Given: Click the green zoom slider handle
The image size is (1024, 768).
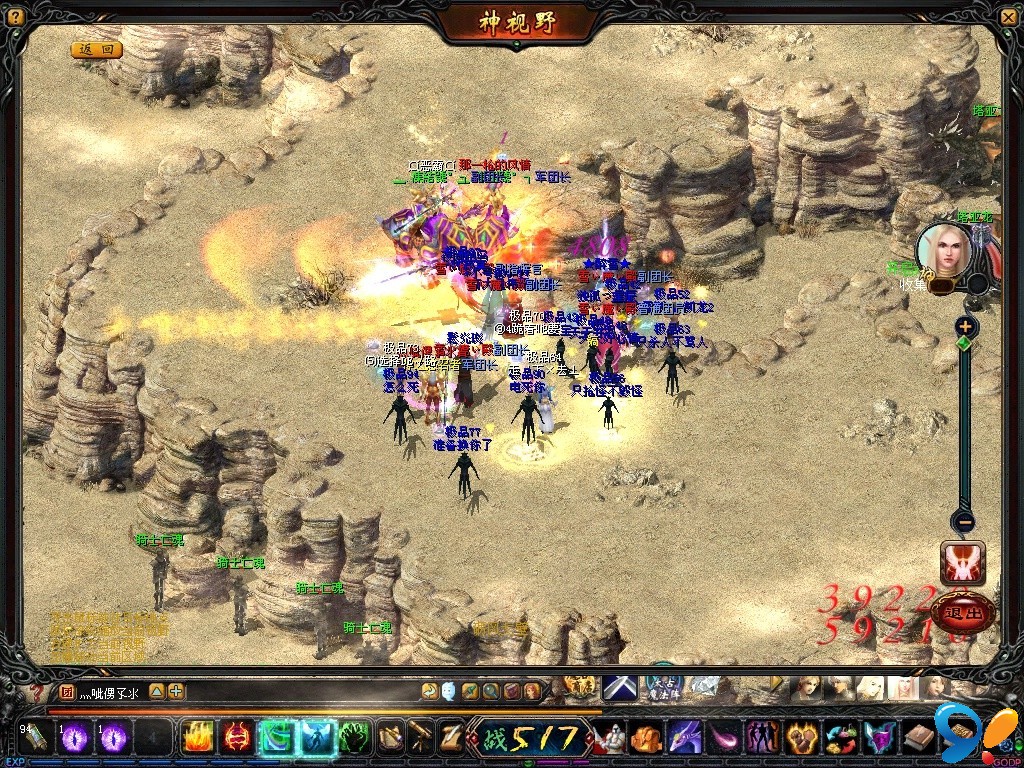Looking at the screenshot, I should point(964,343).
